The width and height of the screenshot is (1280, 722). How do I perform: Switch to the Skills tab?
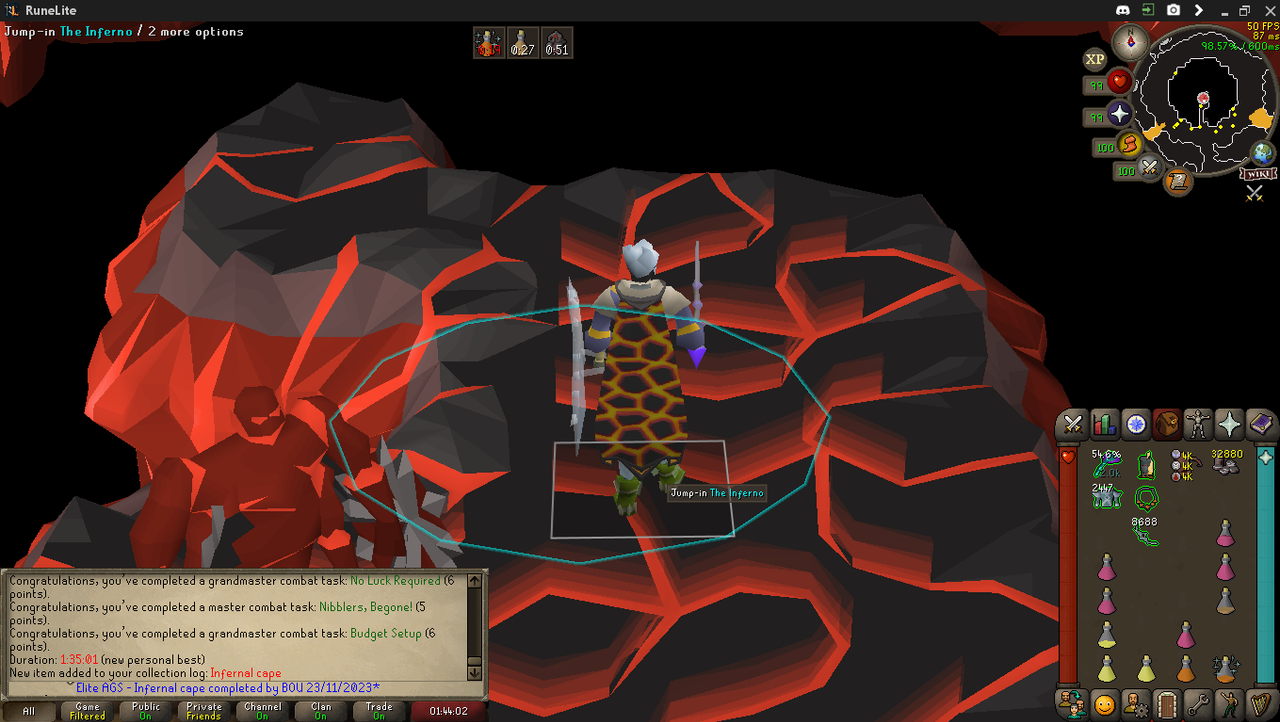tap(1104, 424)
